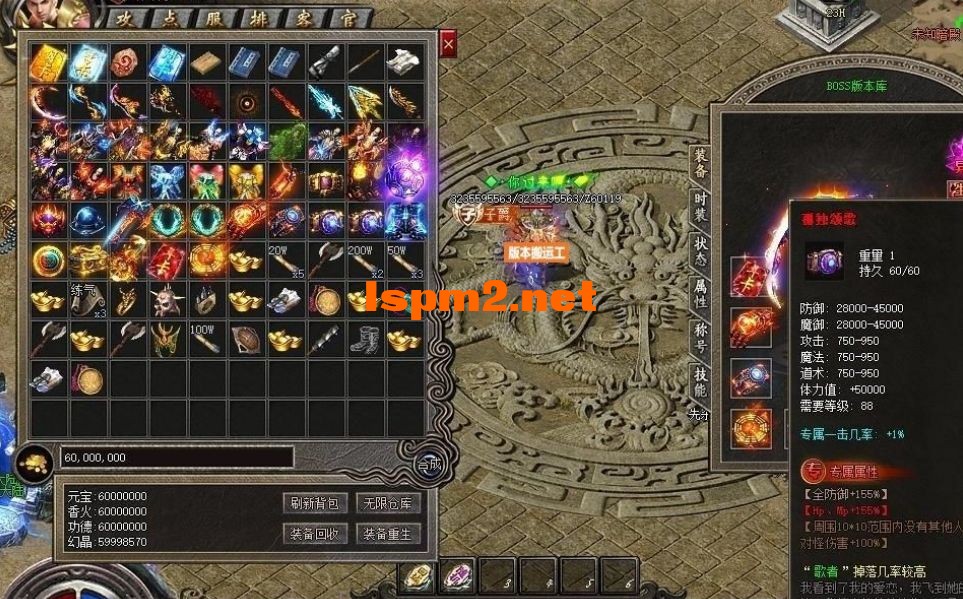Choose the 装备重生 equipment rebirth button
This screenshot has height=599, width=963.
(387, 534)
